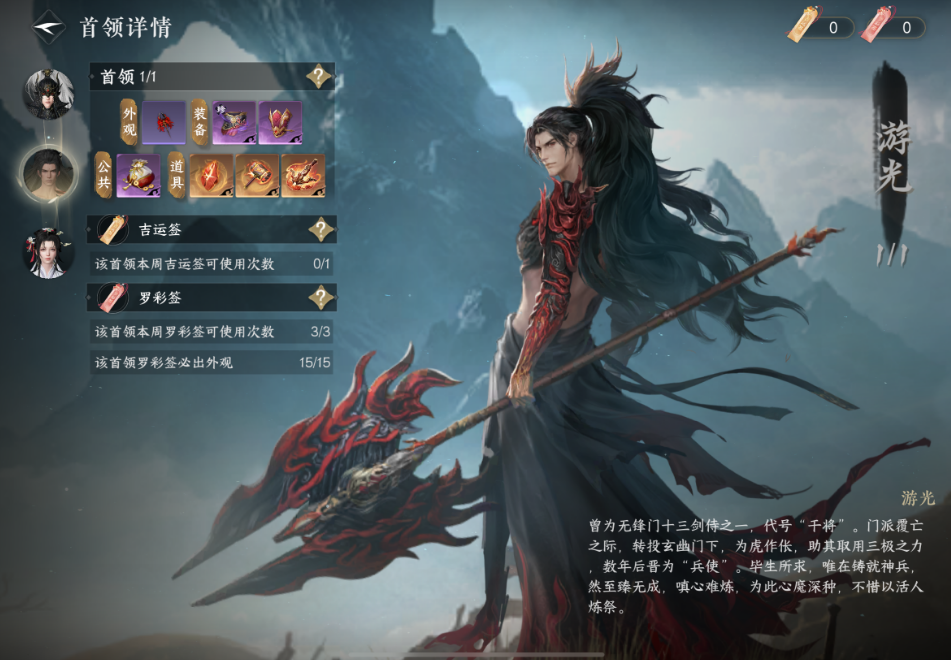Check the pink 罗彩签 token counter
The width and height of the screenshot is (951, 660).
tap(893, 27)
